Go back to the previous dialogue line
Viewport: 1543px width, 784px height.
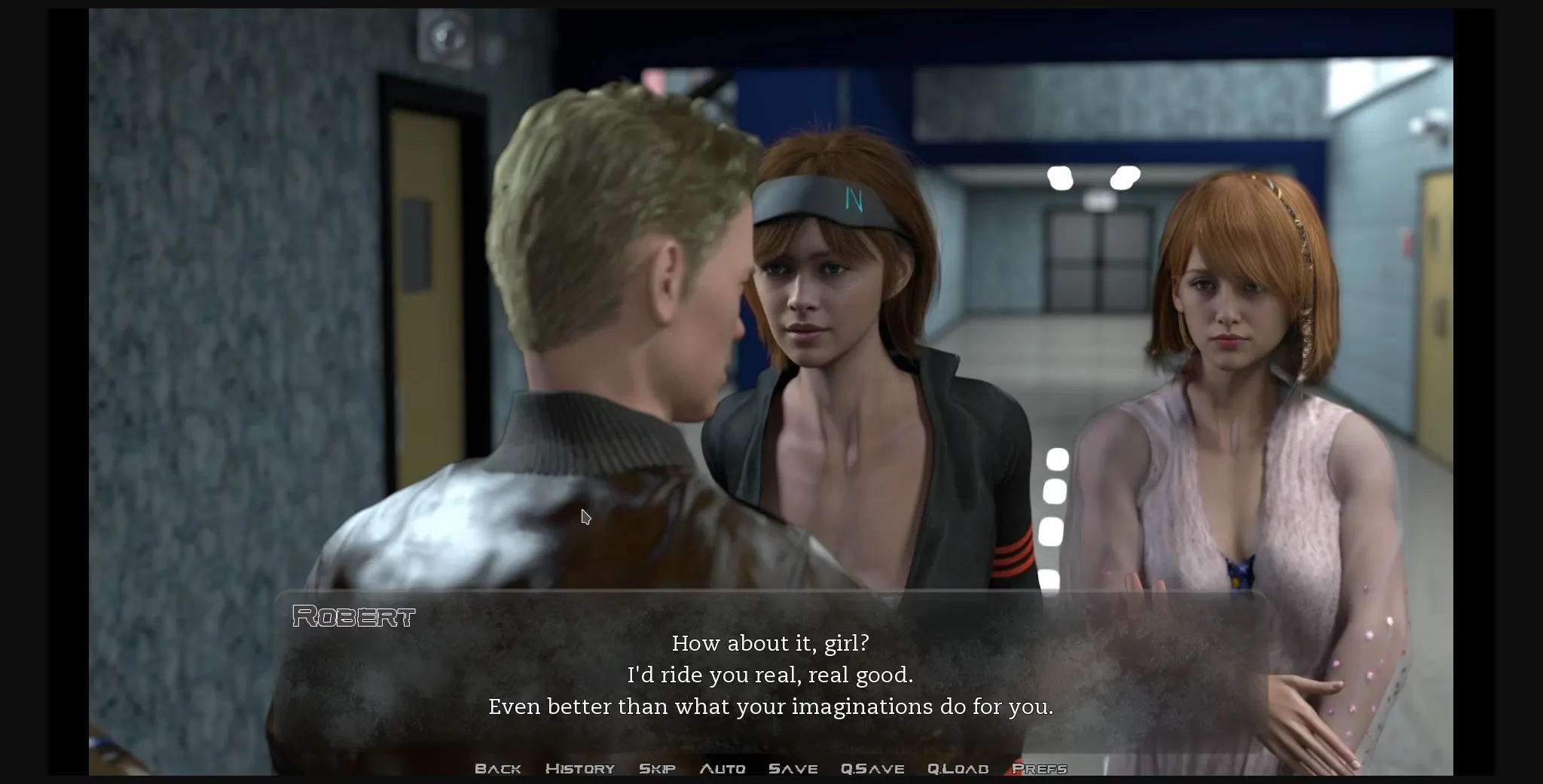click(498, 768)
